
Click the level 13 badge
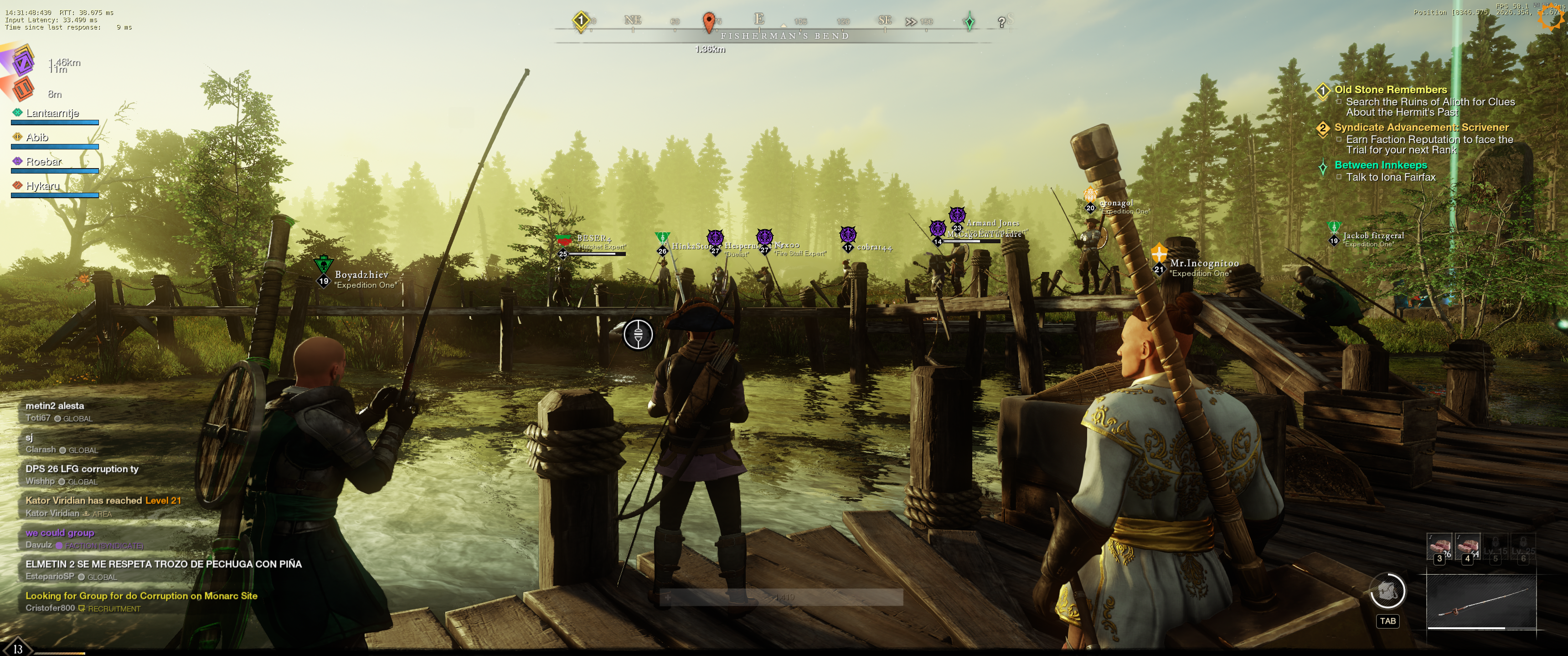point(18,649)
